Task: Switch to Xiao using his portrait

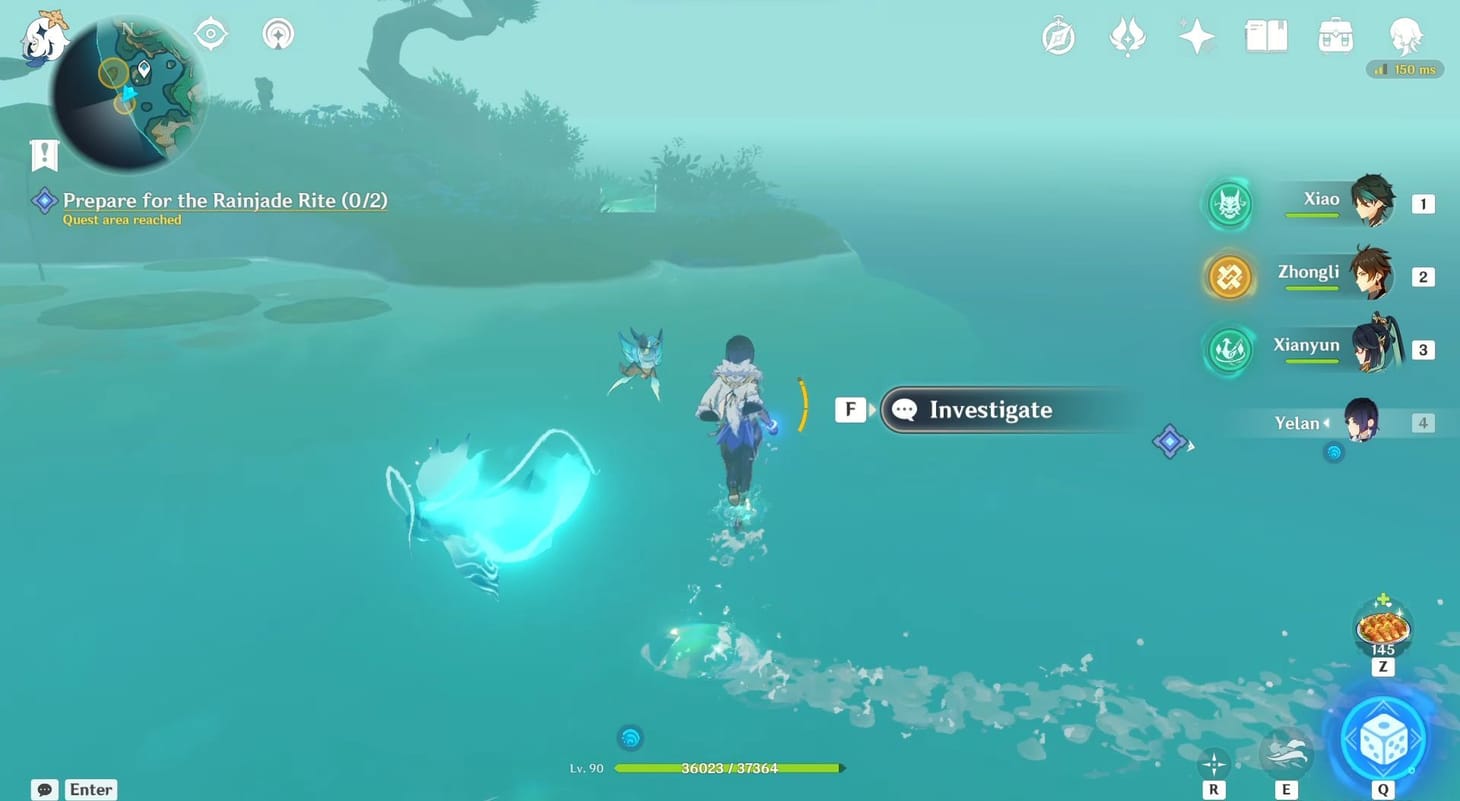Action: (x=1375, y=203)
